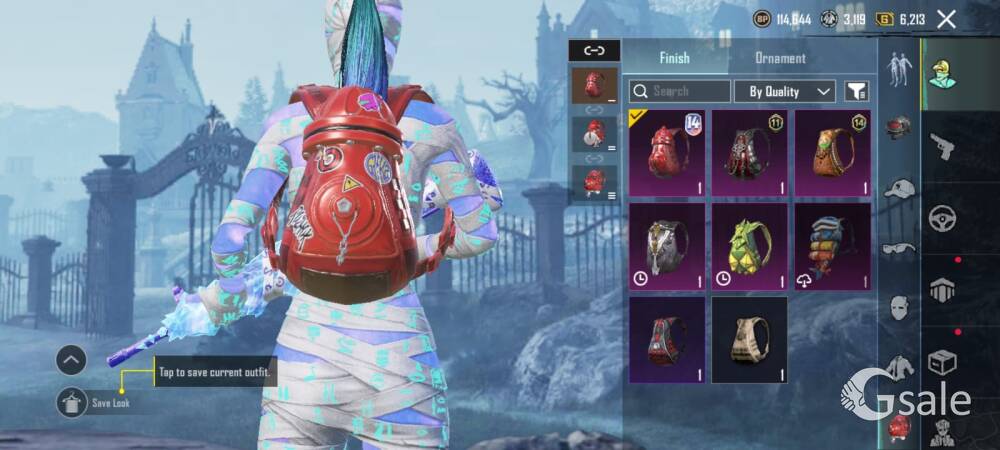Toggle the link button above backpack levels
The height and width of the screenshot is (450, 1000).
pos(594,50)
